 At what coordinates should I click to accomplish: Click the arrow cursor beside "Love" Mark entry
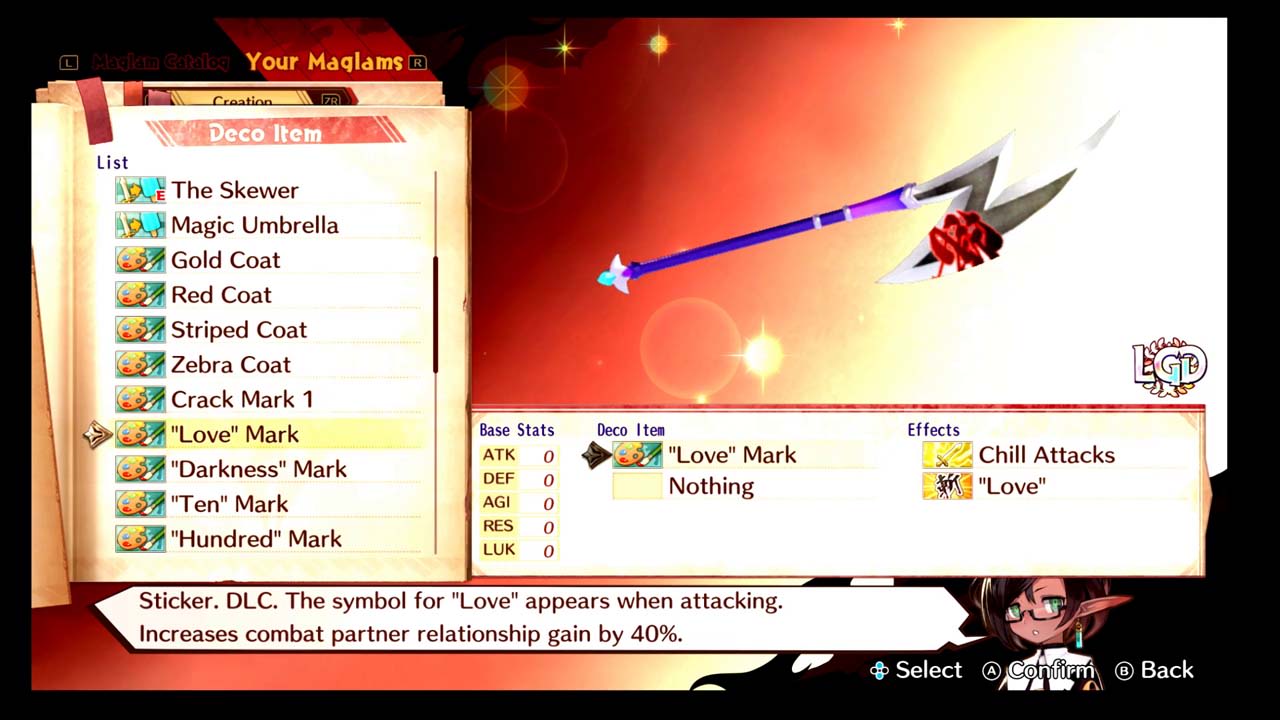(97, 435)
